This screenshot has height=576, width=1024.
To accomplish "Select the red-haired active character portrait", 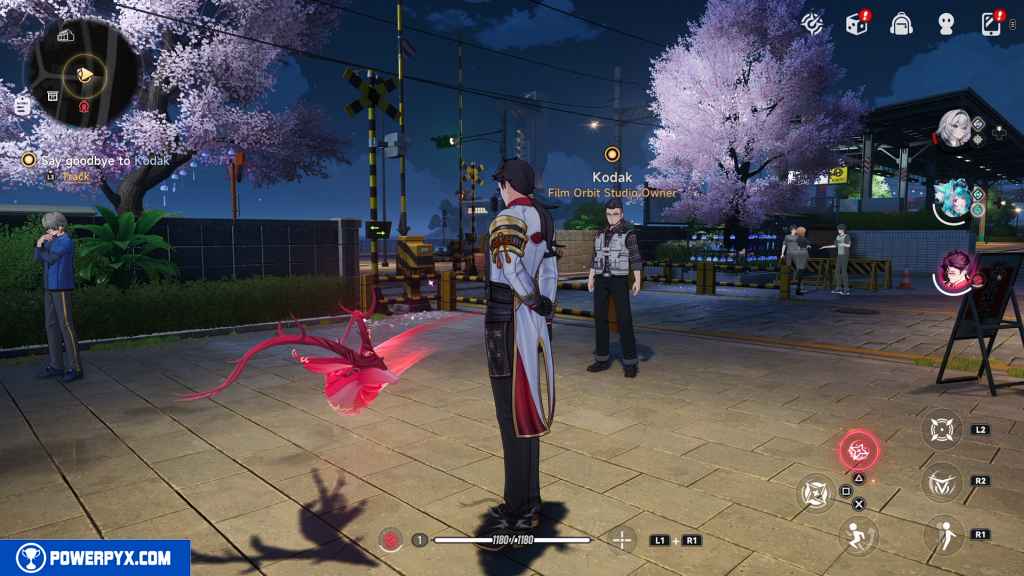I will (956, 272).
